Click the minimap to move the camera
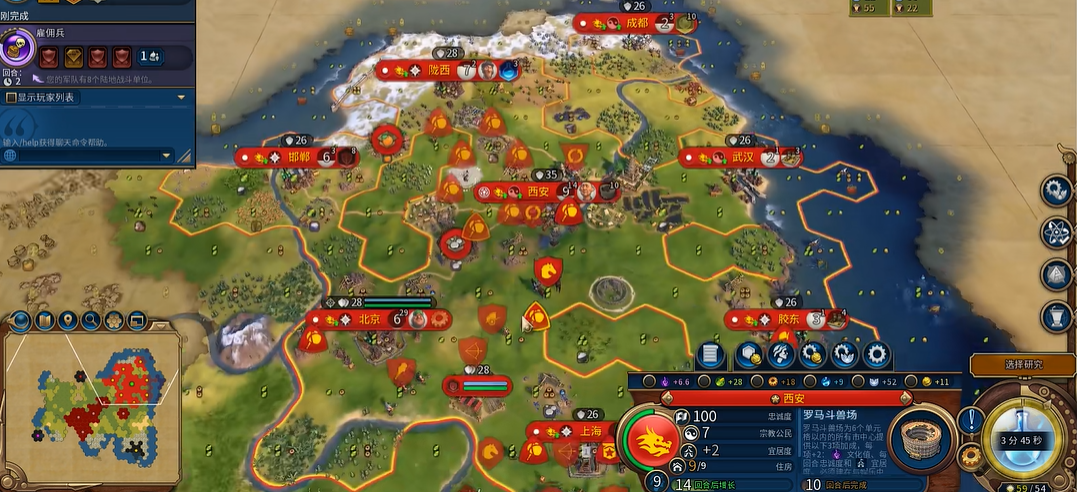Screen dimensions: 1077x492 pos(90,410)
